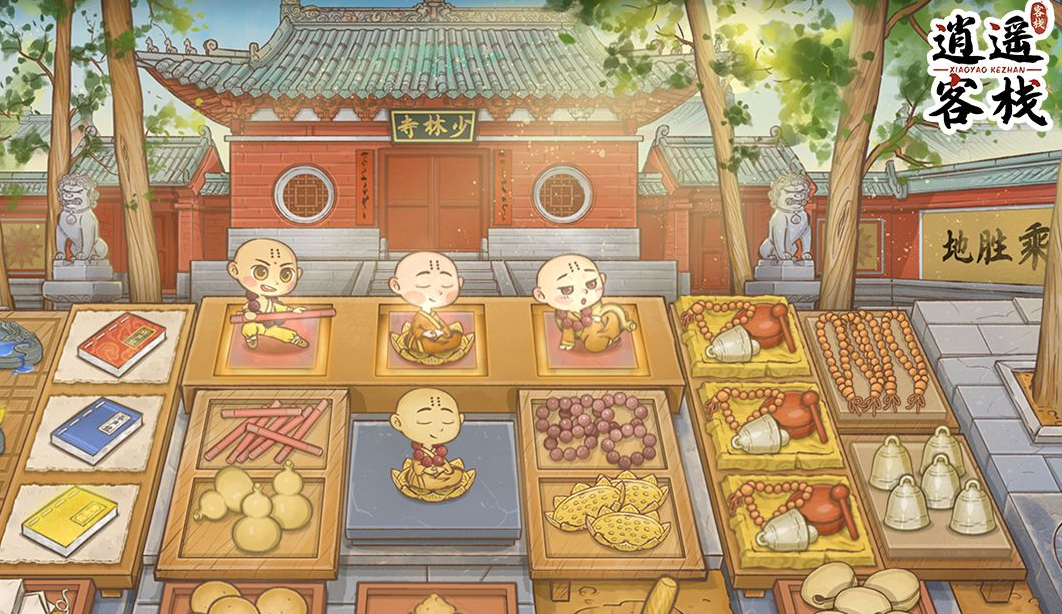
Task: Tap the tray of red incense sticks
Action: pos(267,427)
